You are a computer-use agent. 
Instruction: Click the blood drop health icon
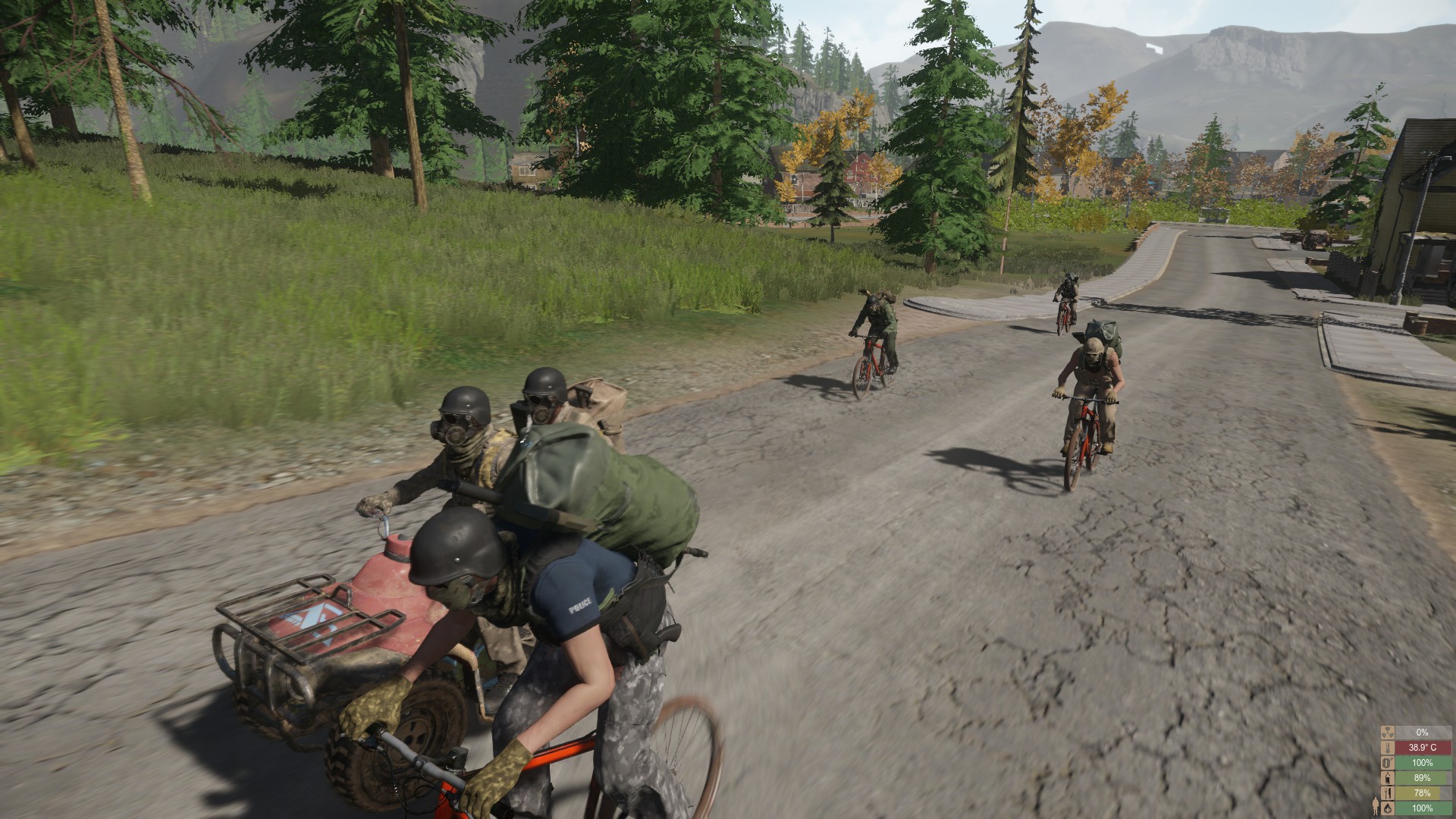(x=1388, y=808)
